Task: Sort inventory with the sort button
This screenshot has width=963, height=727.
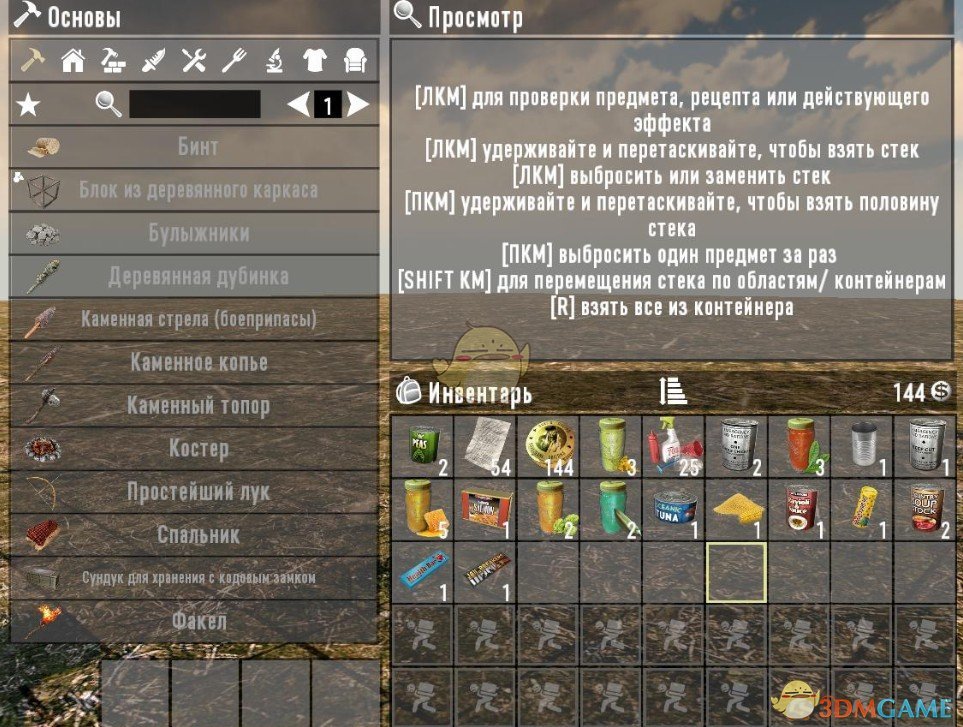Action: 673,392
